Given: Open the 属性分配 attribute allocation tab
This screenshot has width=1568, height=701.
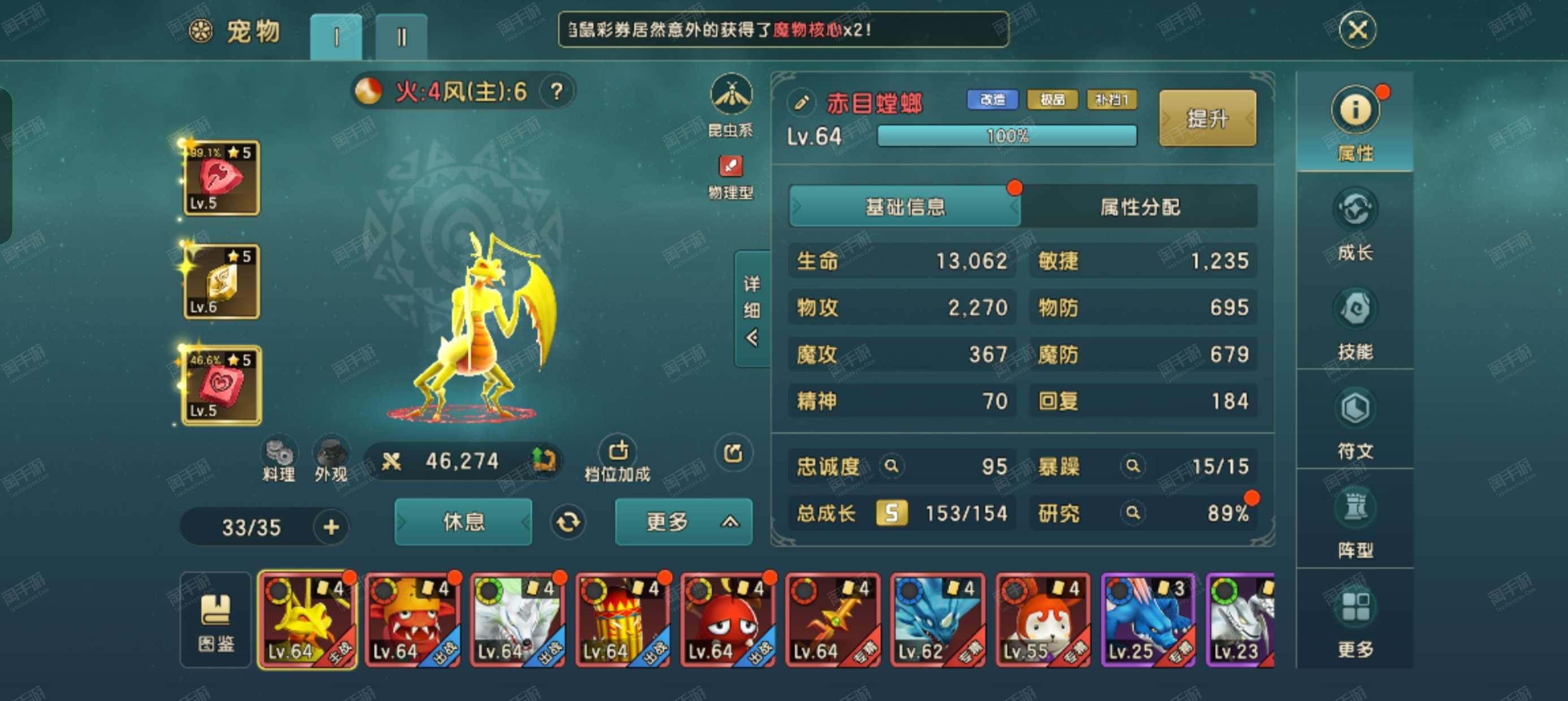Looking at the screenshot, I should [x=1139, y=207].
